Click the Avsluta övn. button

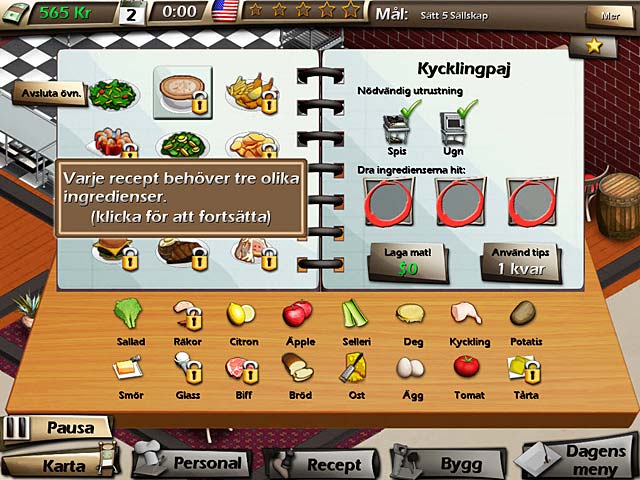[x=49, y=94]
